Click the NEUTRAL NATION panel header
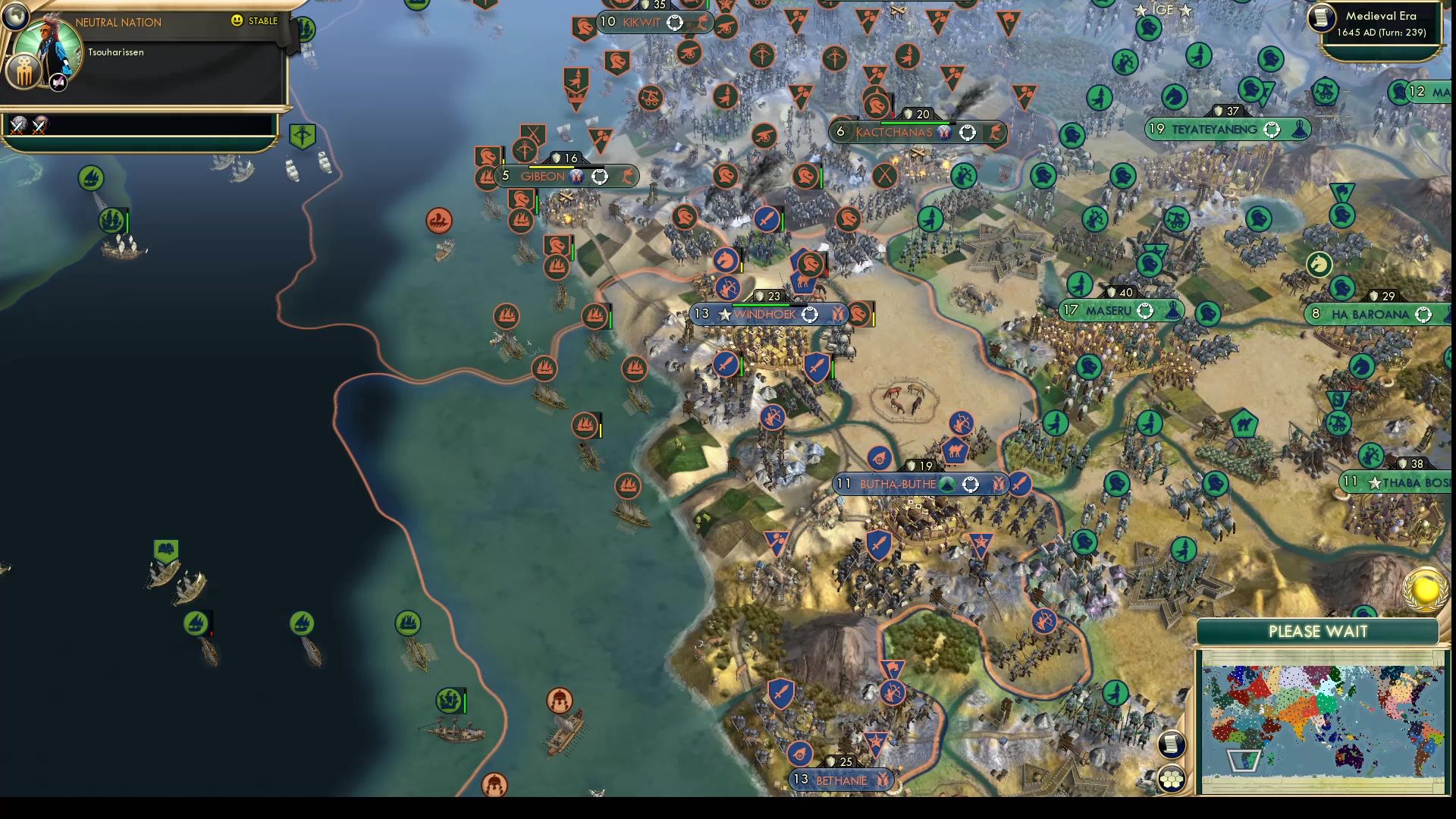This screenshot has width=1456, height=819. pos(118,21)
